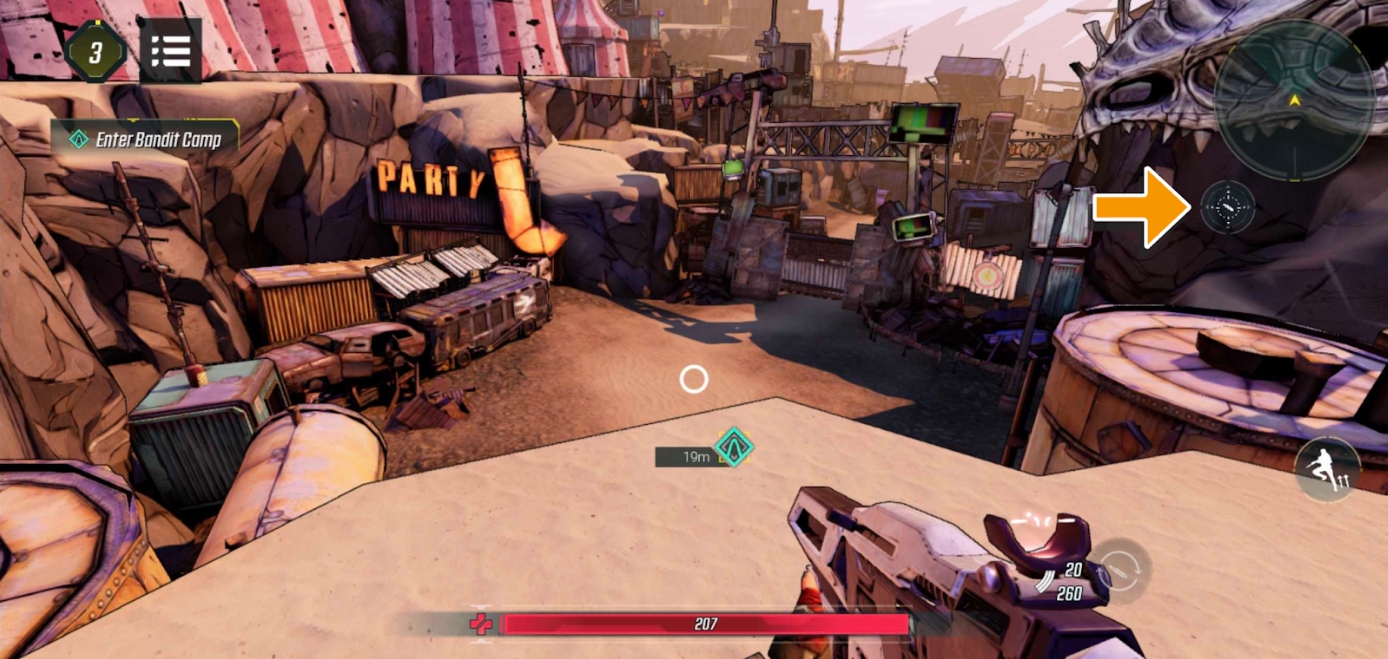Tap the level 3 hexagon badge
1388x659 pixels.
pos(96,51)
